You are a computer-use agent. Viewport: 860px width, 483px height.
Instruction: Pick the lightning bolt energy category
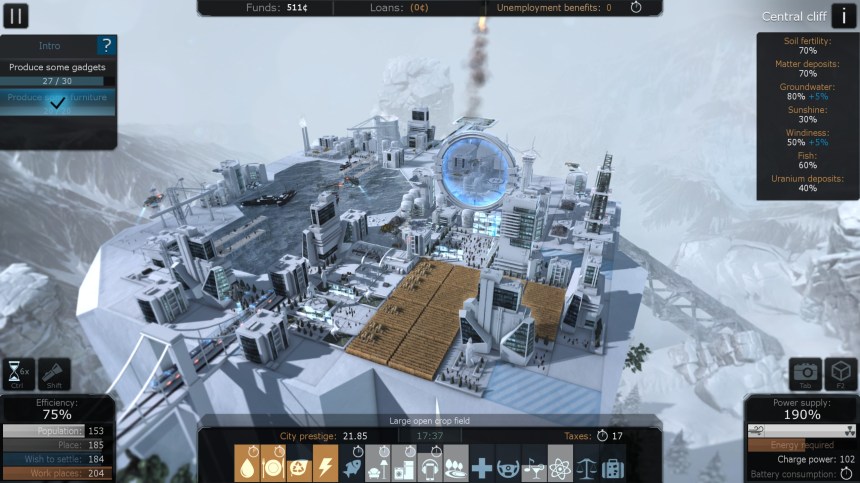coord(325,465)
